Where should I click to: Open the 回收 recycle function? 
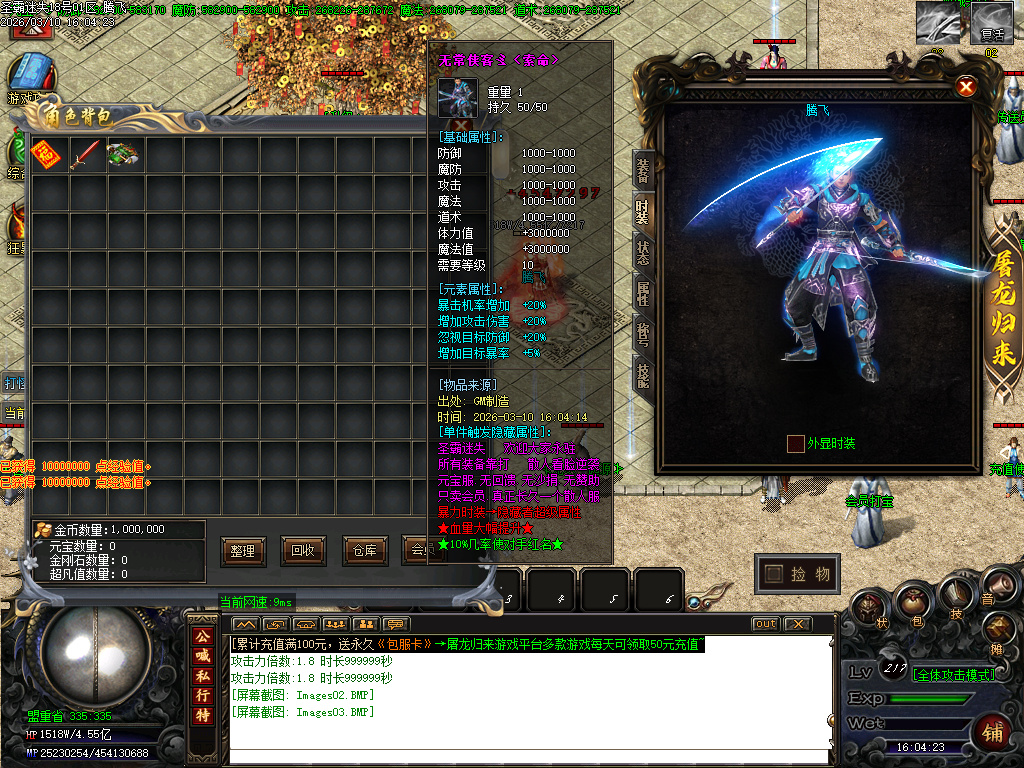click(302, 550)
